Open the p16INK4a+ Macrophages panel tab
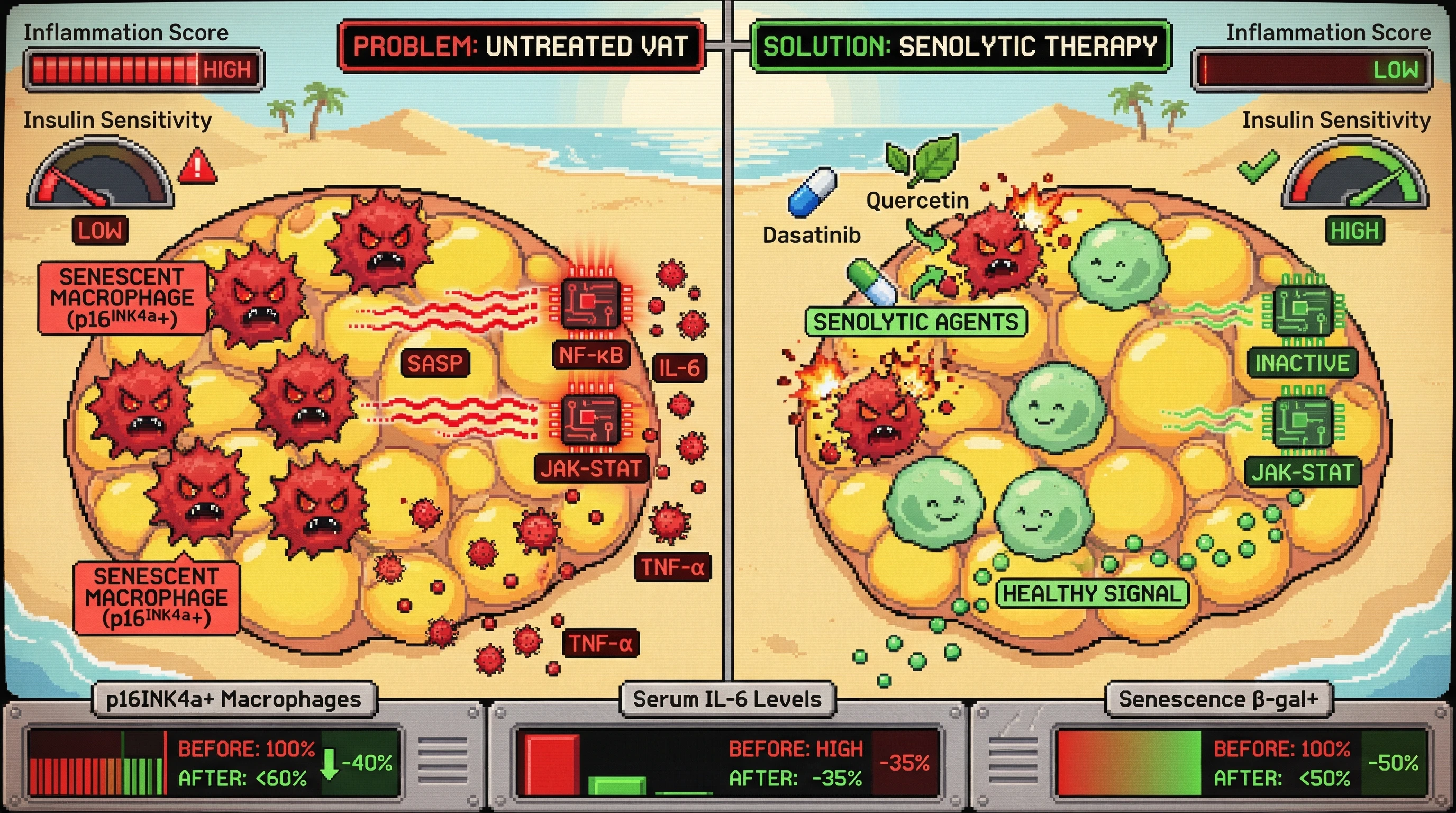The width and height of the screenshot is (1456, 813). coord(233,699)
